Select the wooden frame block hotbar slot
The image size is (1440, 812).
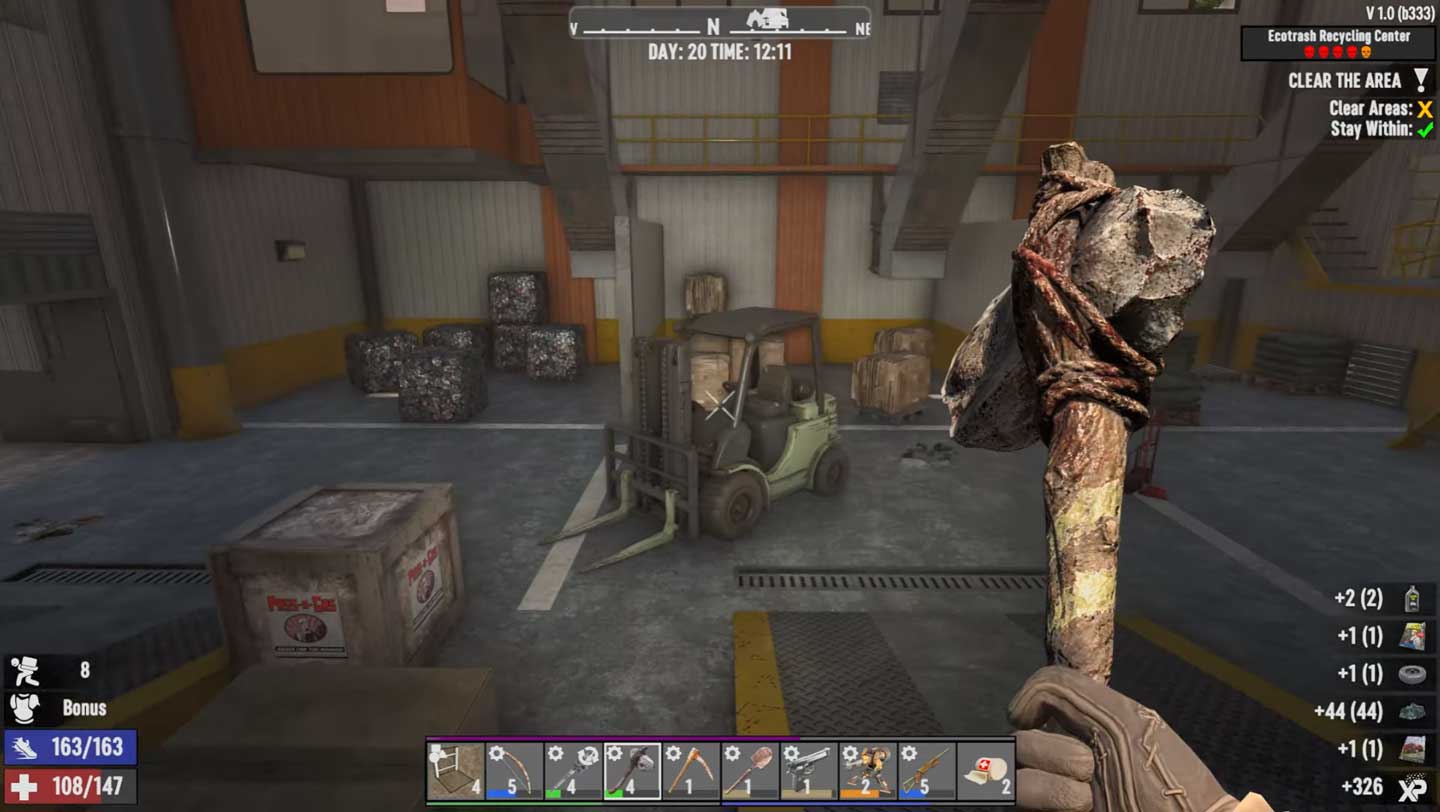pos(456,770)
